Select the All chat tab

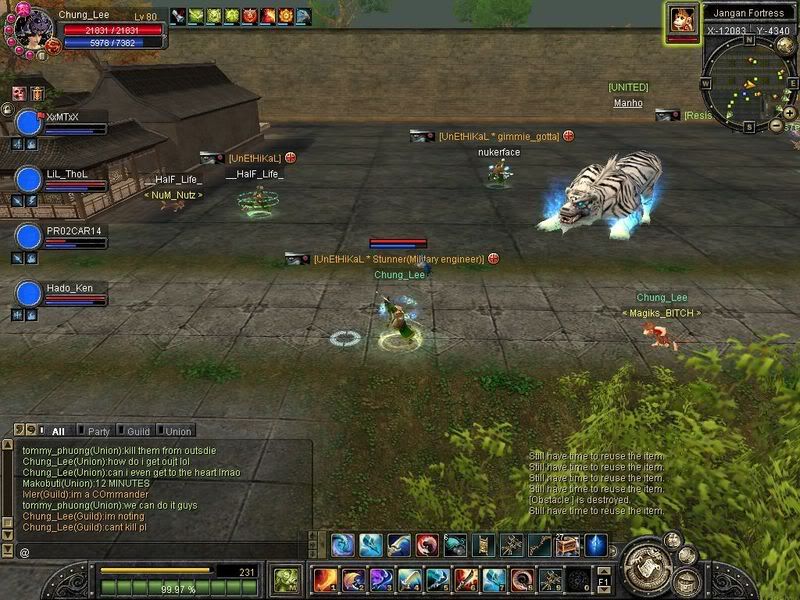click(x=58, y=431)
